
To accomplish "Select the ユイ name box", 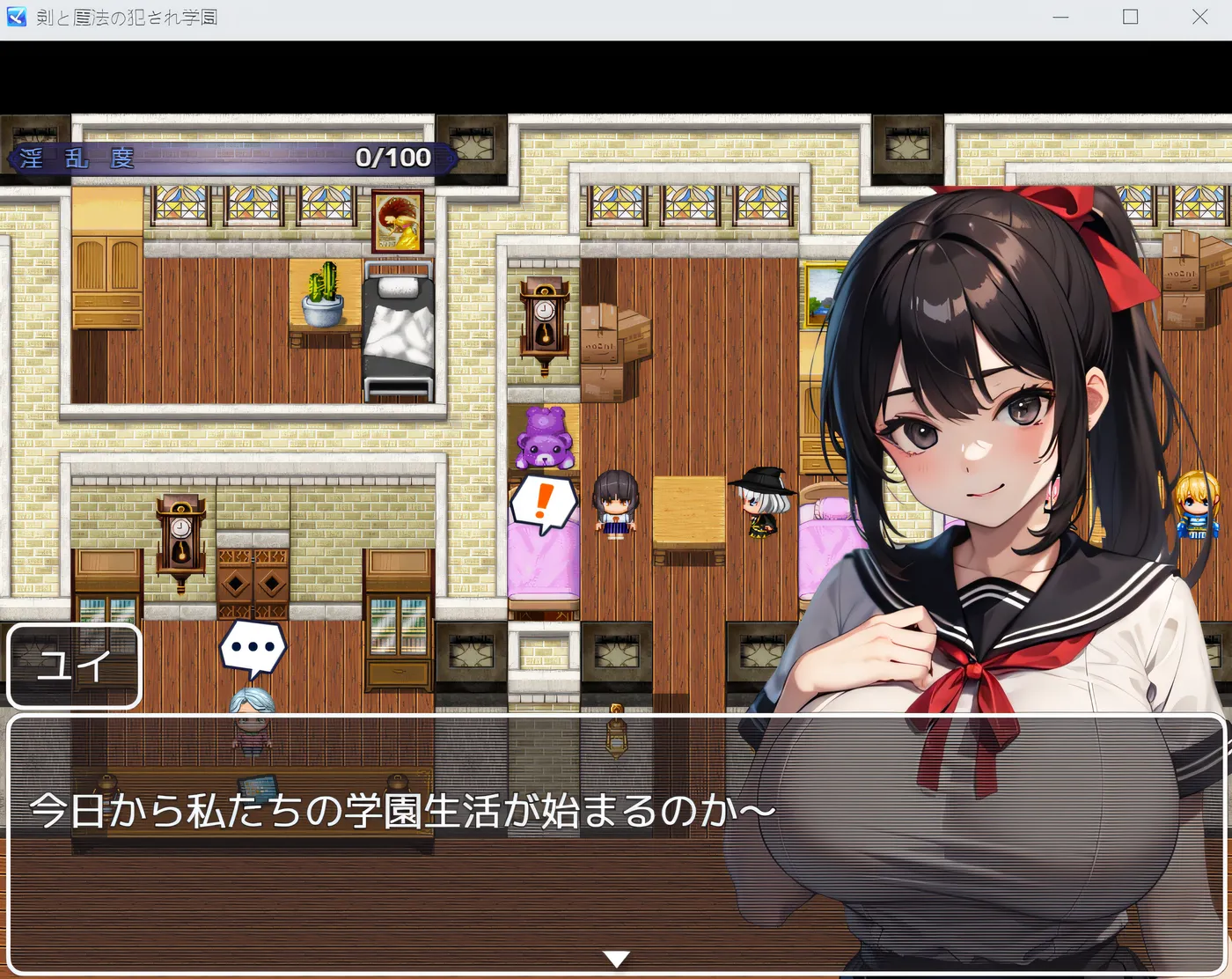I will click(74, 667).
